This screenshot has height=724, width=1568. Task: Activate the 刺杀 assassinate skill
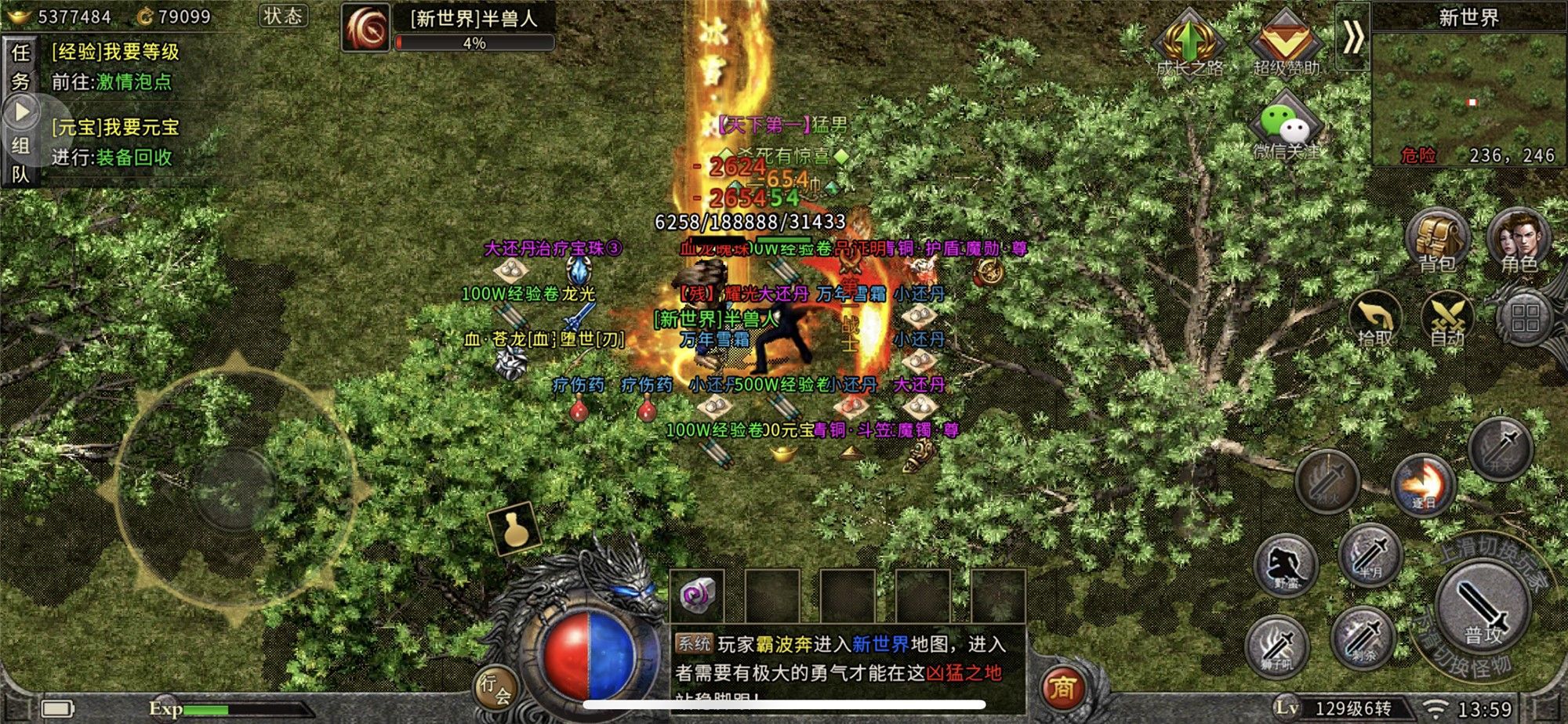pos(1363,637)
